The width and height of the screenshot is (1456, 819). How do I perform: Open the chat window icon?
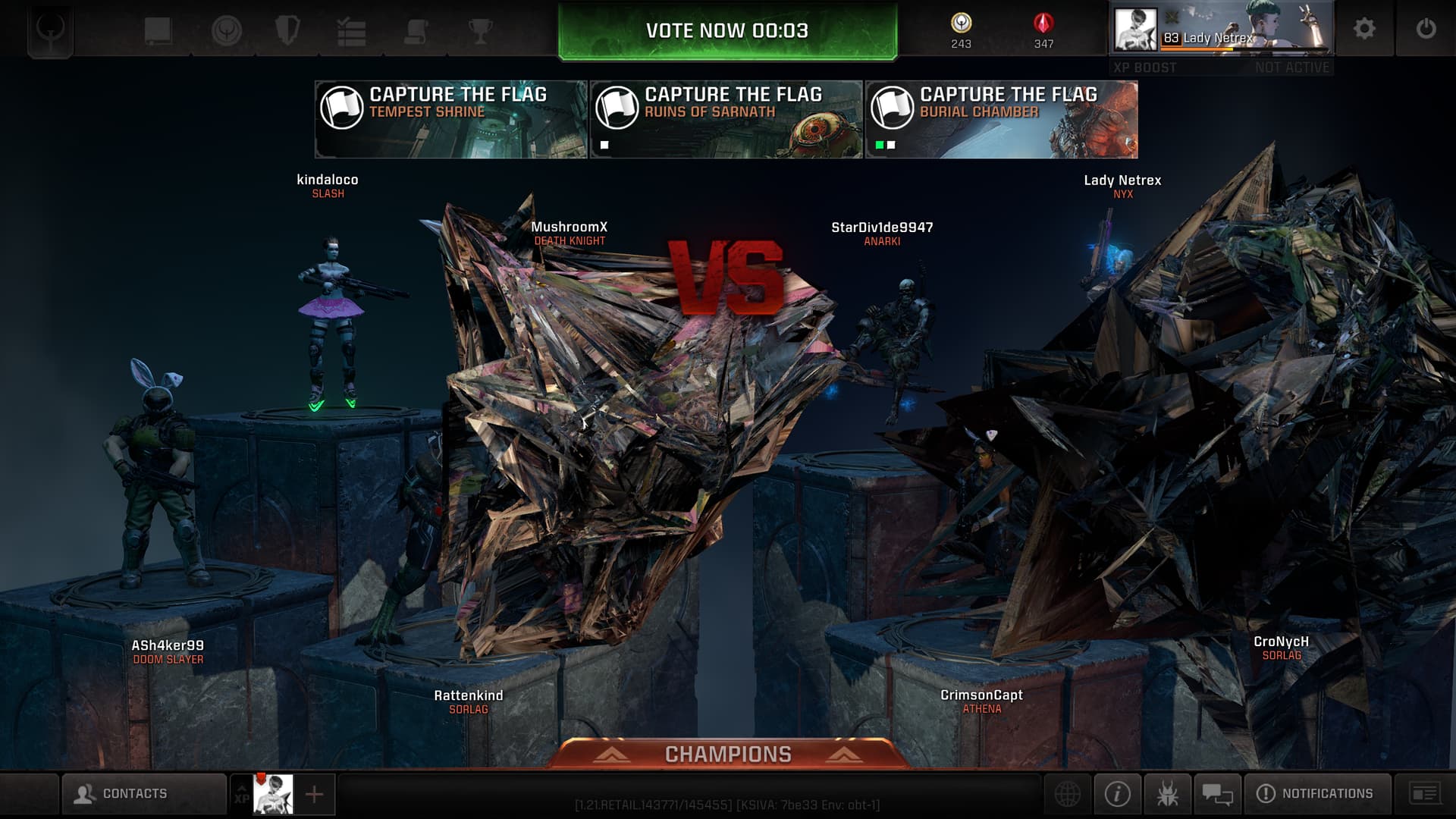[1217, 794]
